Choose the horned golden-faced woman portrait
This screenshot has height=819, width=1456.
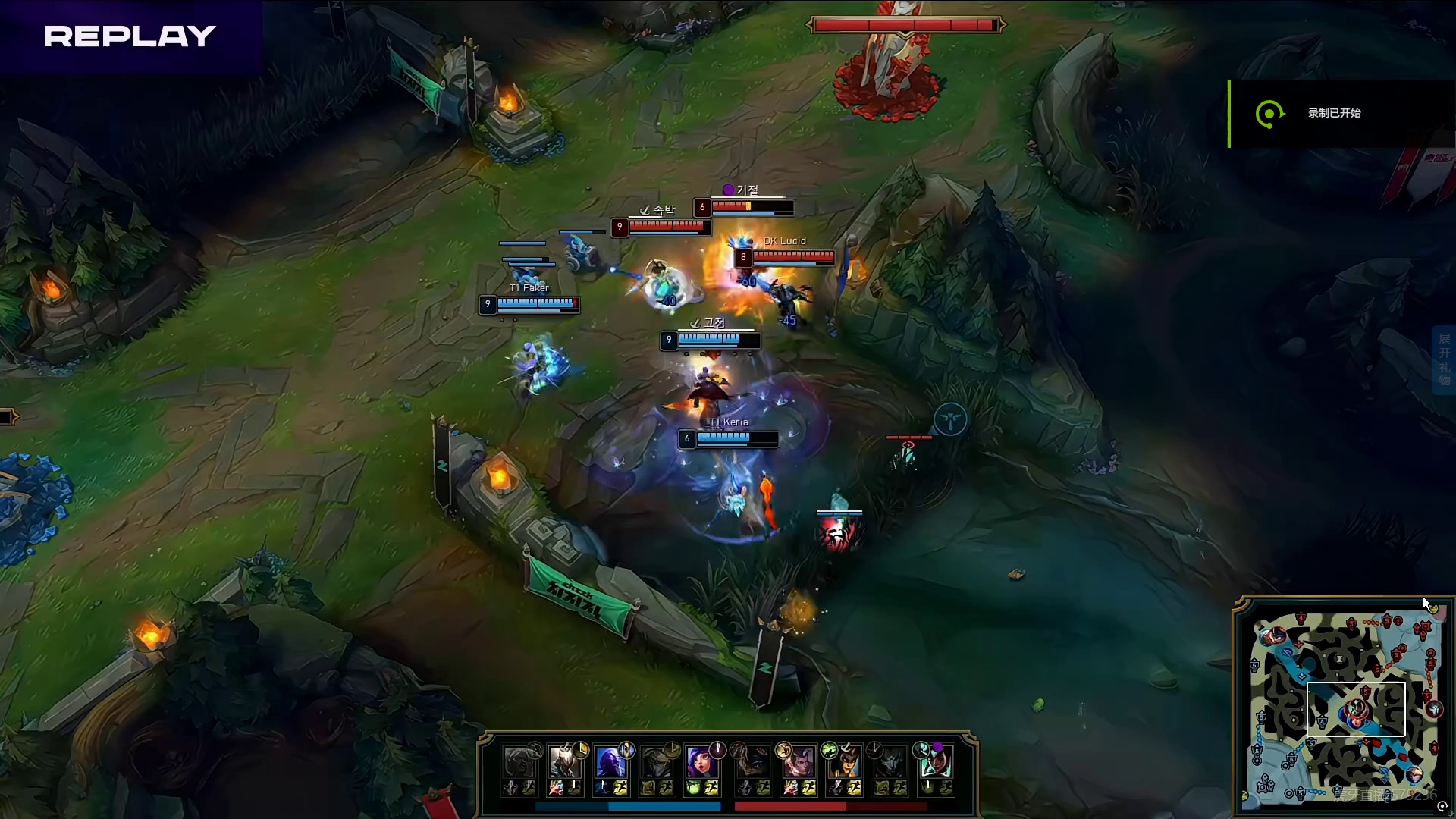click(x=844, y=761)
